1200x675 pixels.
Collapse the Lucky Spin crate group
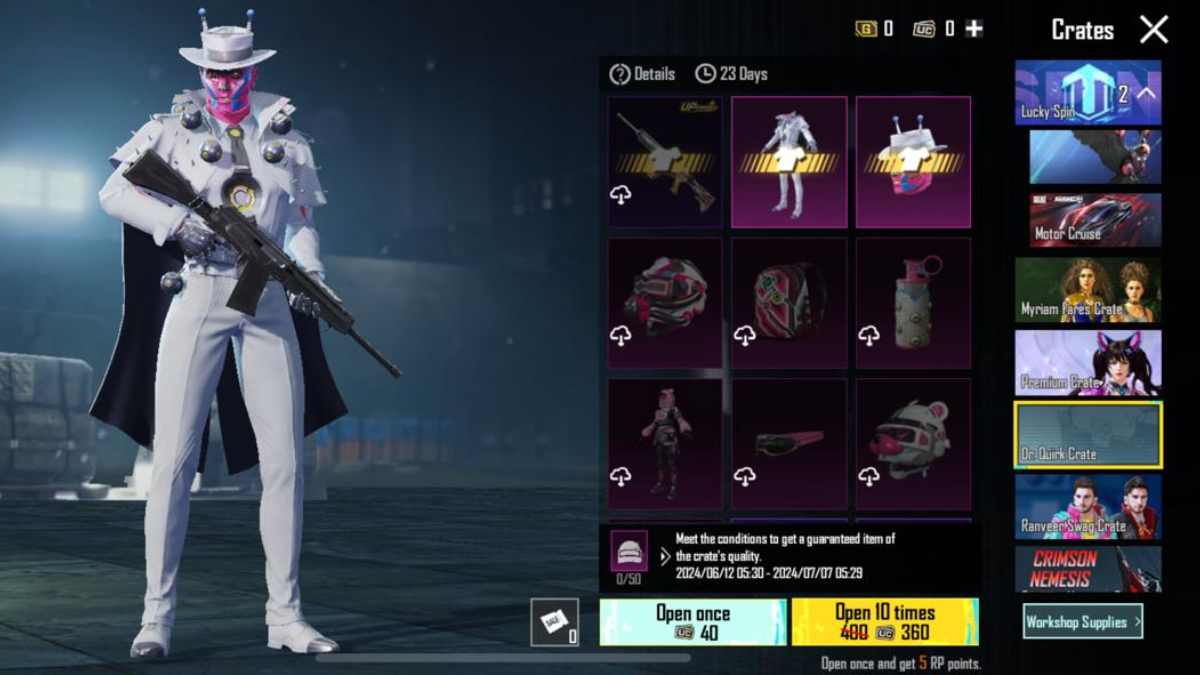point(1146,93)
